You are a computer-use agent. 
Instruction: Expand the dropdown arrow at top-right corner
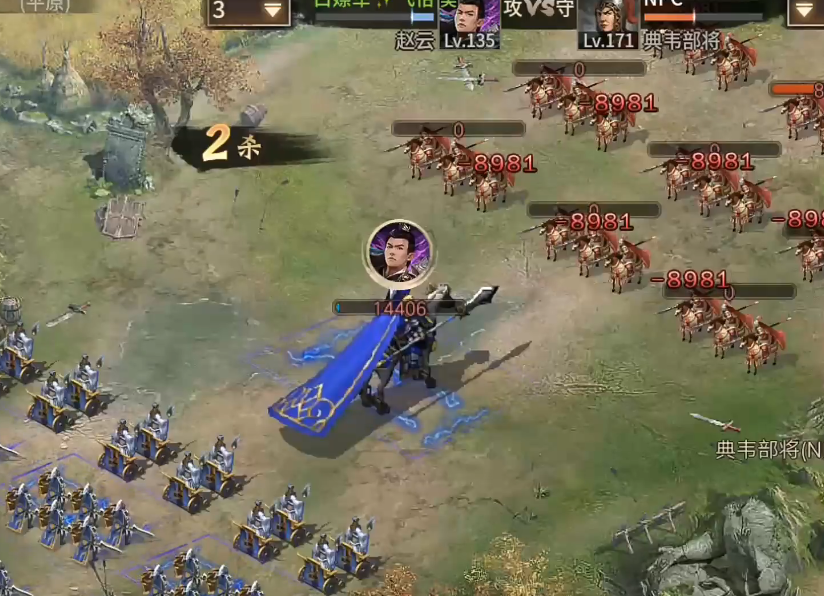805,12
